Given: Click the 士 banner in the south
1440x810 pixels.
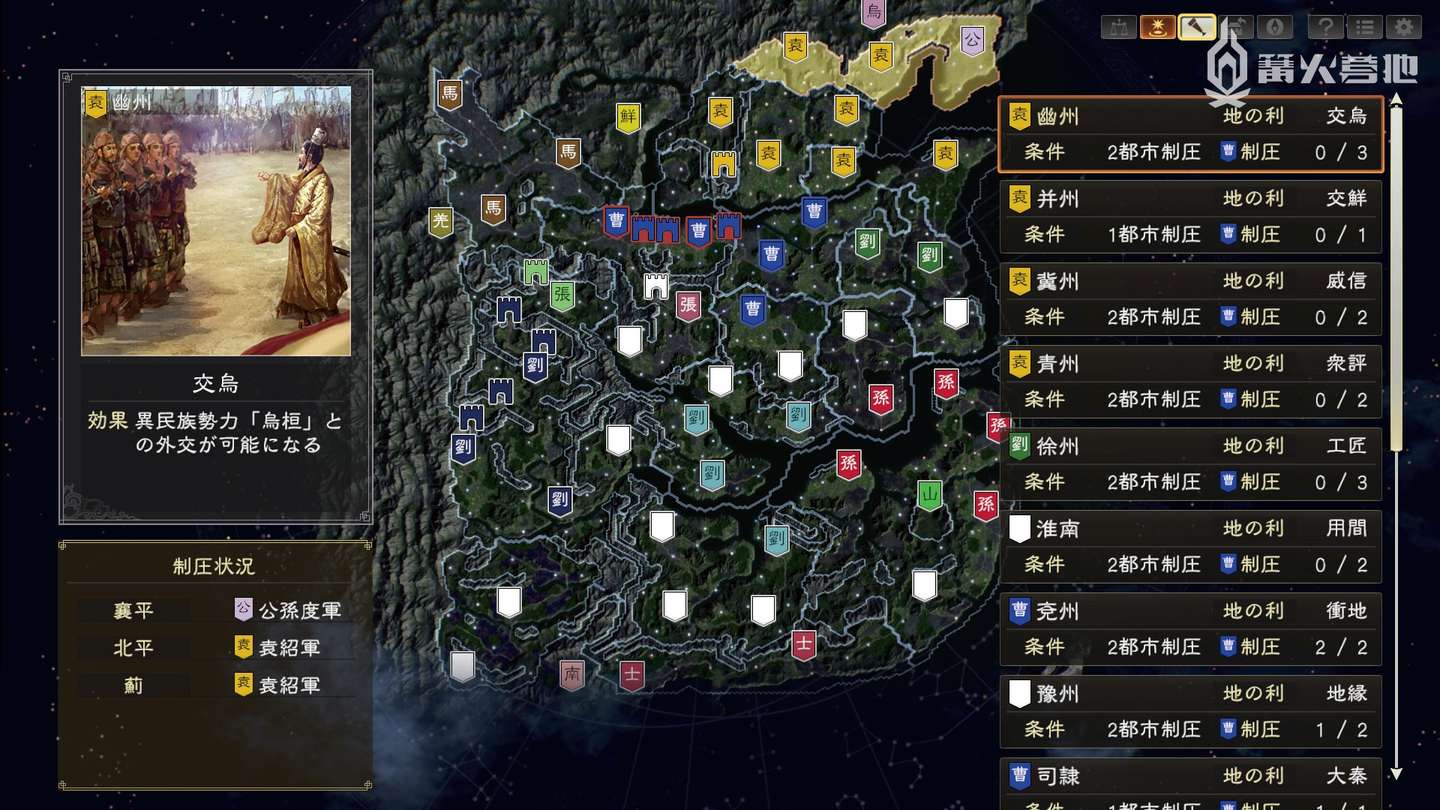Looking at the screenshot, I should pyautogui.click(x=631, y=677).
